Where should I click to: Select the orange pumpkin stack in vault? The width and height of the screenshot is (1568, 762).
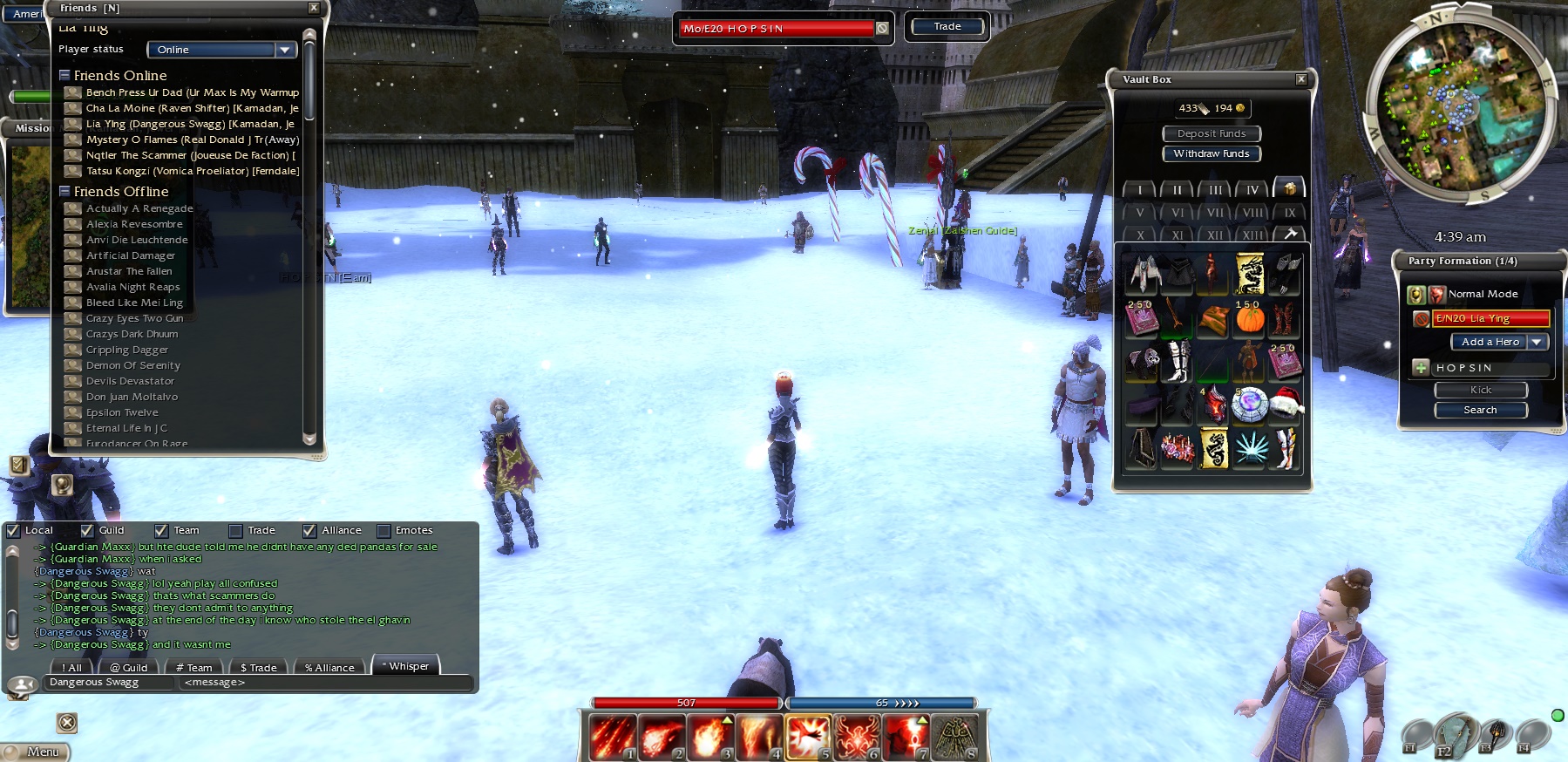tap(1249, 318)
